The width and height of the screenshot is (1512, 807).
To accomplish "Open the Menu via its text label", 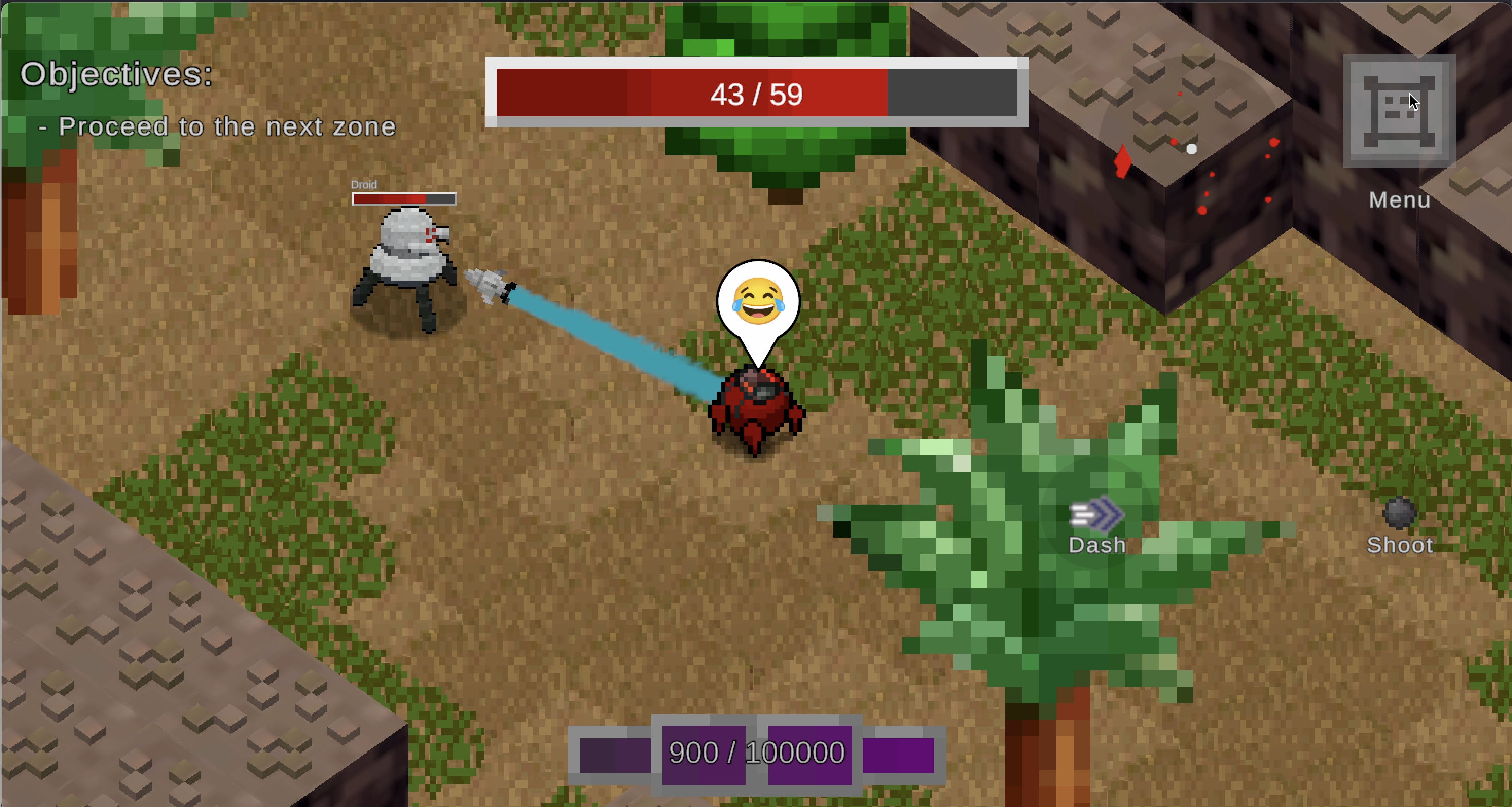I will tap(1399, 200).
